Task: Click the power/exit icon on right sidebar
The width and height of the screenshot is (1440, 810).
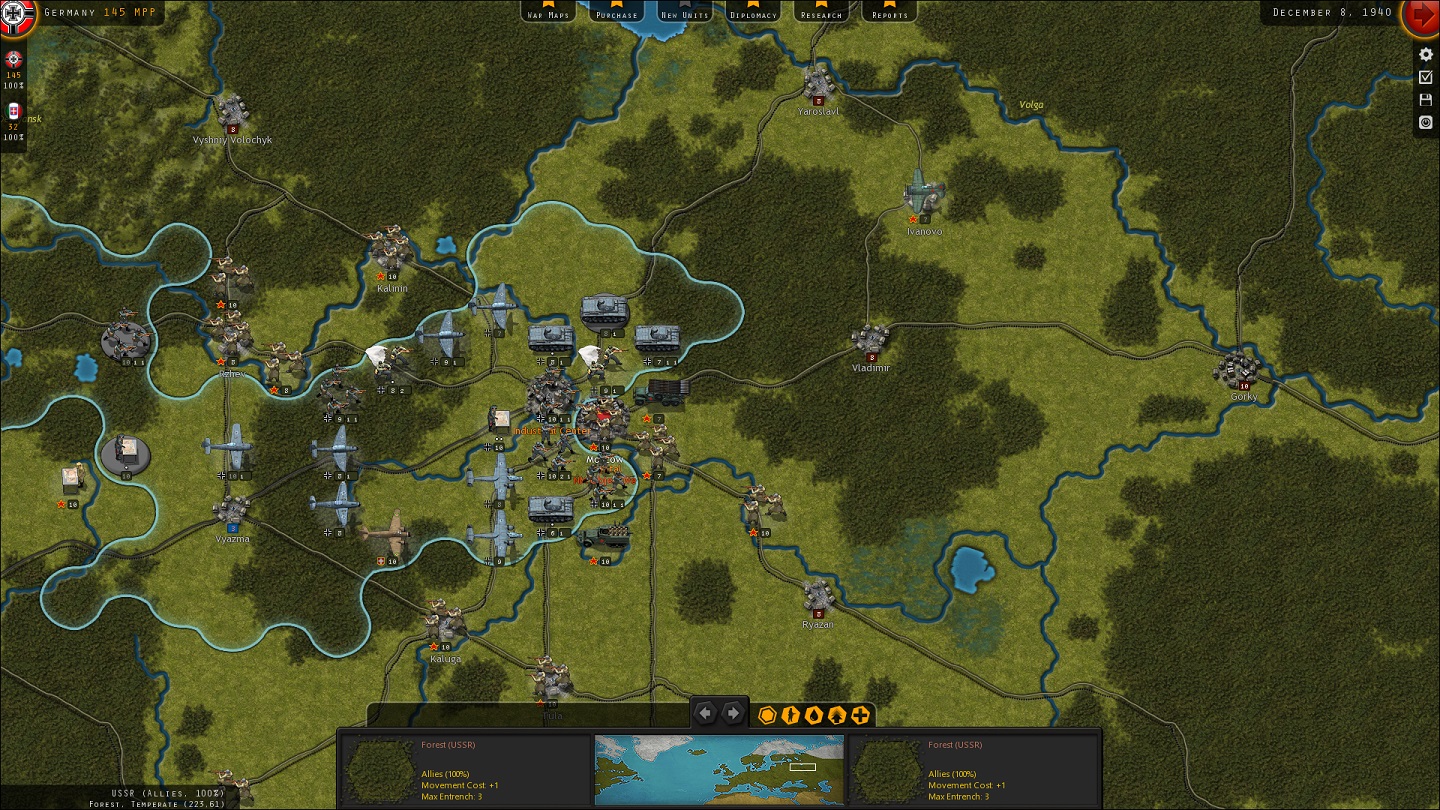Action: [1425, 123]
